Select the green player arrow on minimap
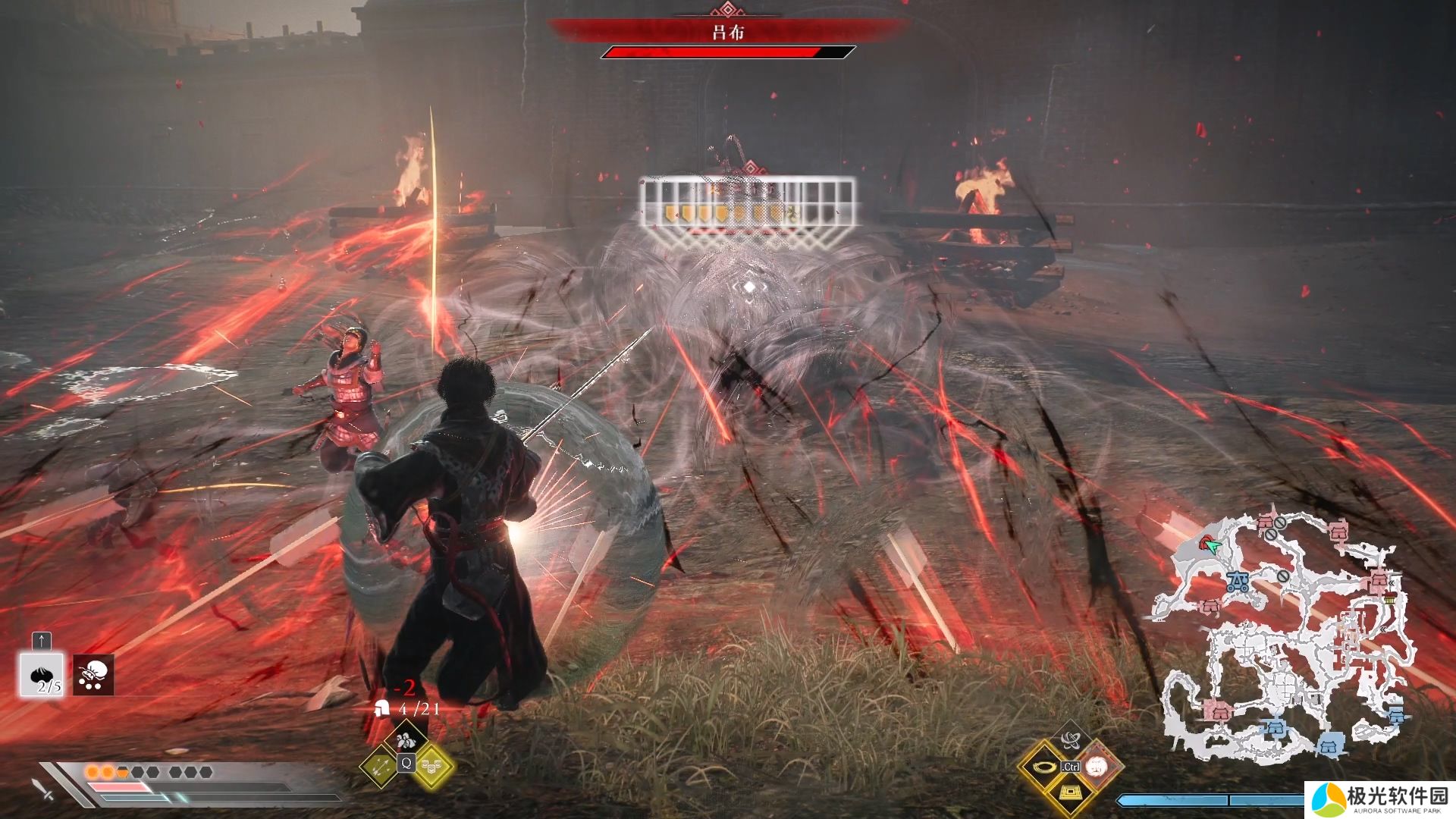The height and width of the screenshot is (819, 1456). pyautogui.click(x=1213, y=547)
